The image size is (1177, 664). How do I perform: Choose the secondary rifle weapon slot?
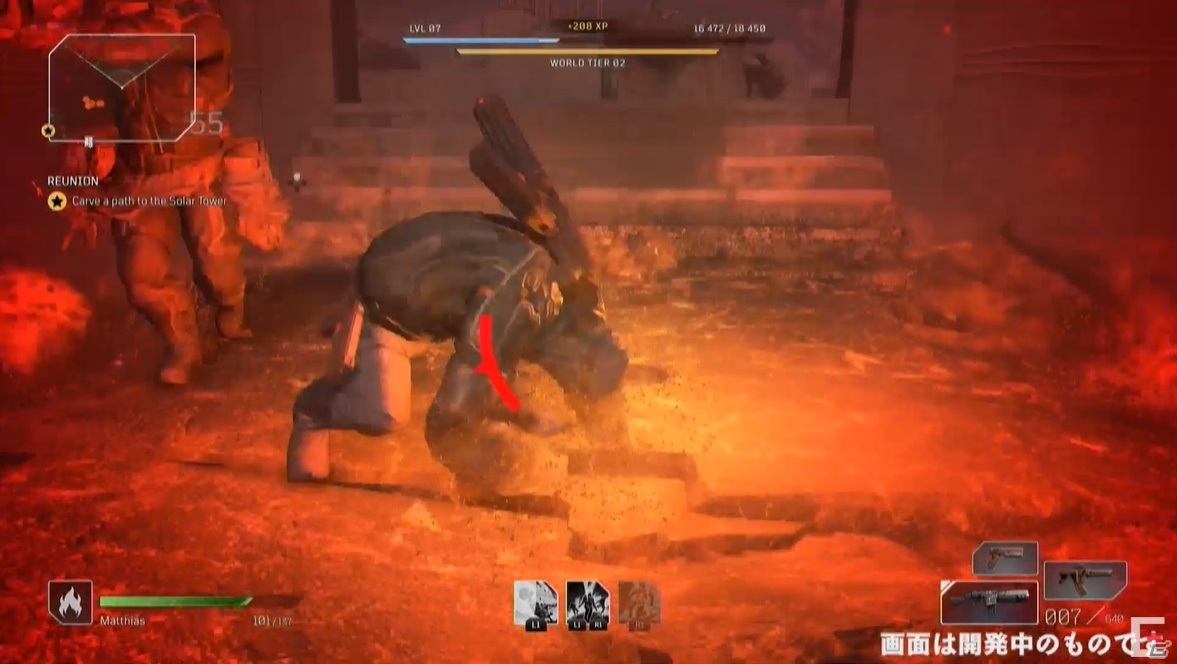1085,580
